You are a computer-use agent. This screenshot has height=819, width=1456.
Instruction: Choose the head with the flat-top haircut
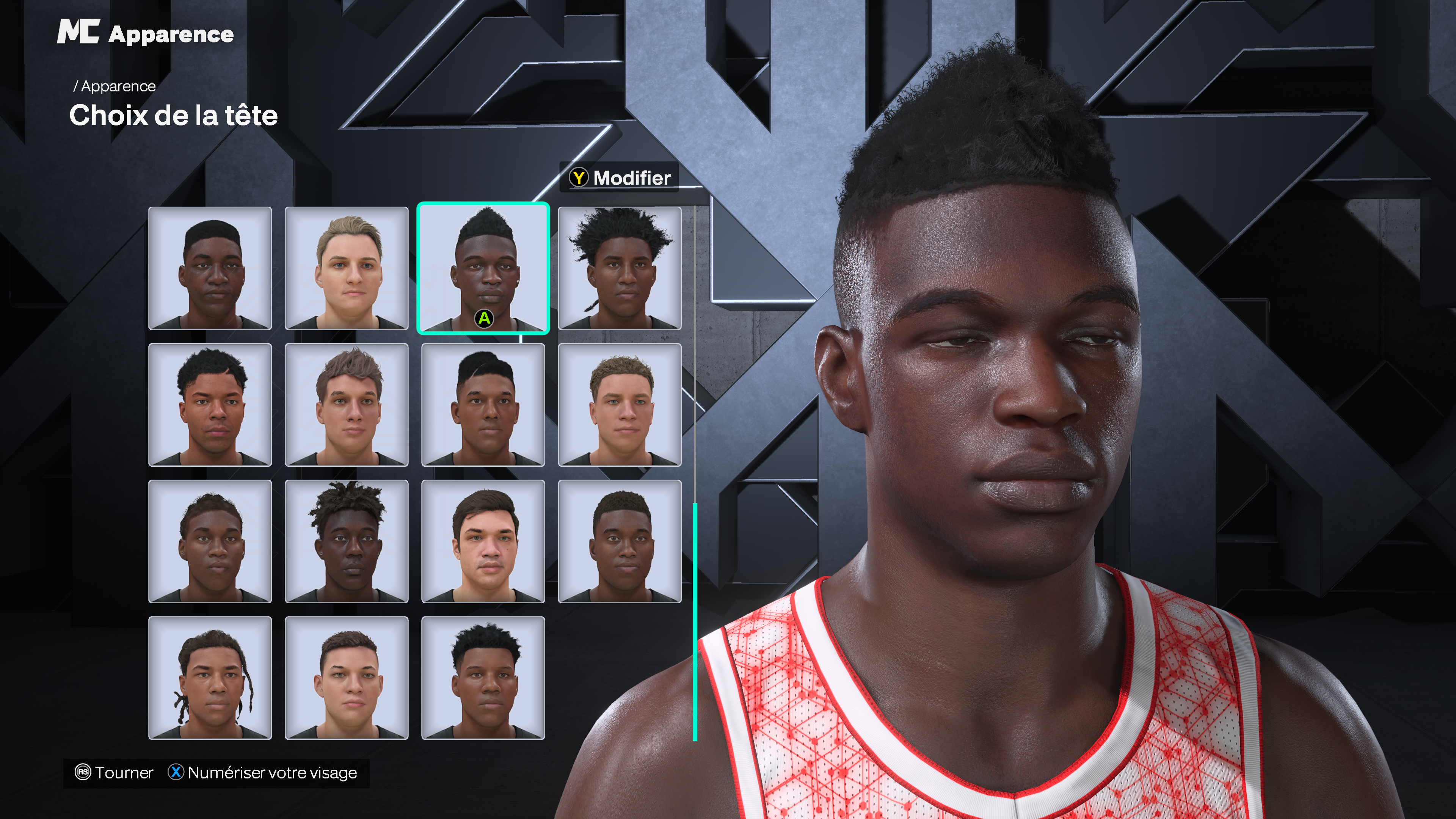210,268
